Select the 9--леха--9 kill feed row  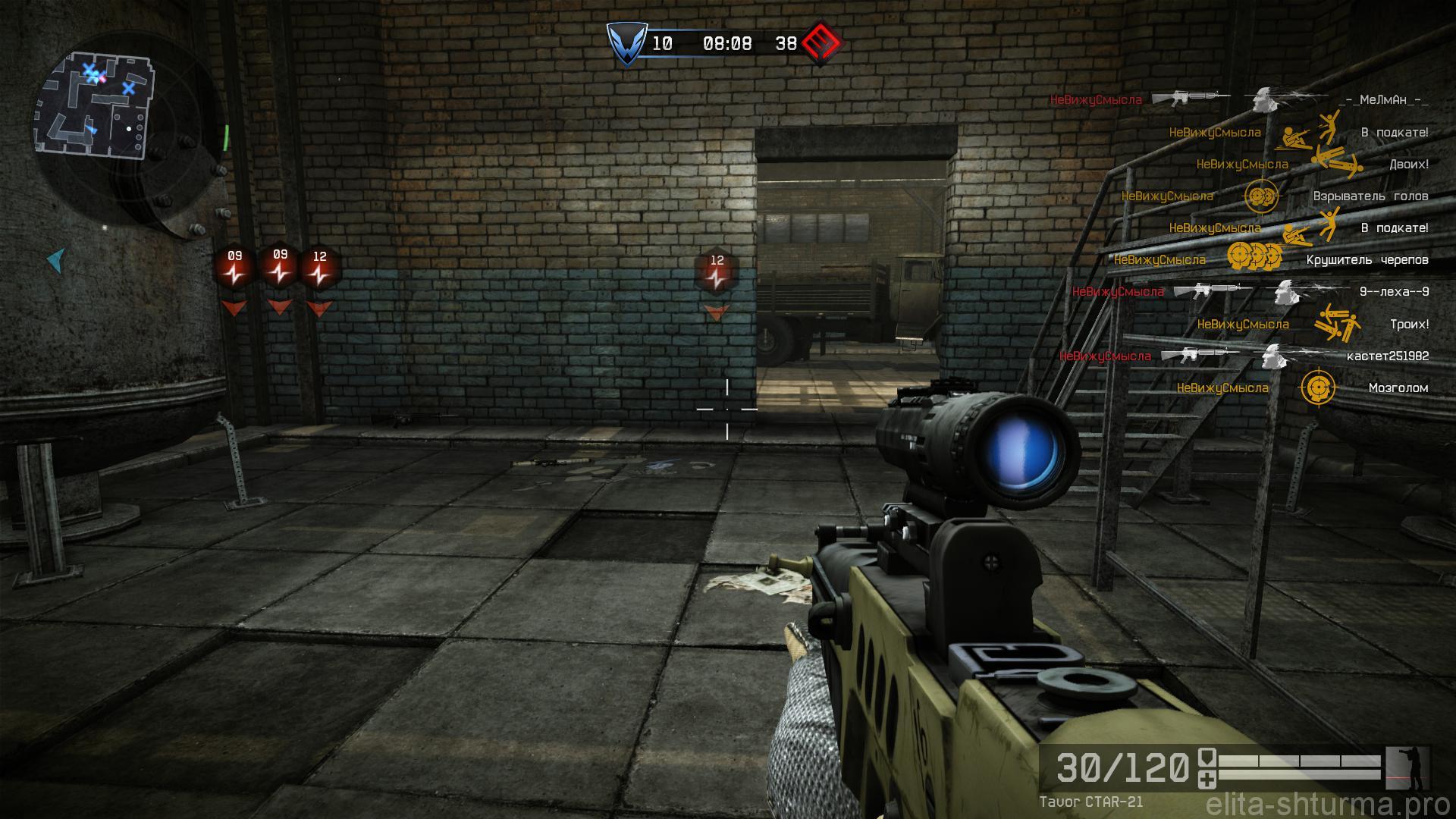1250,292
